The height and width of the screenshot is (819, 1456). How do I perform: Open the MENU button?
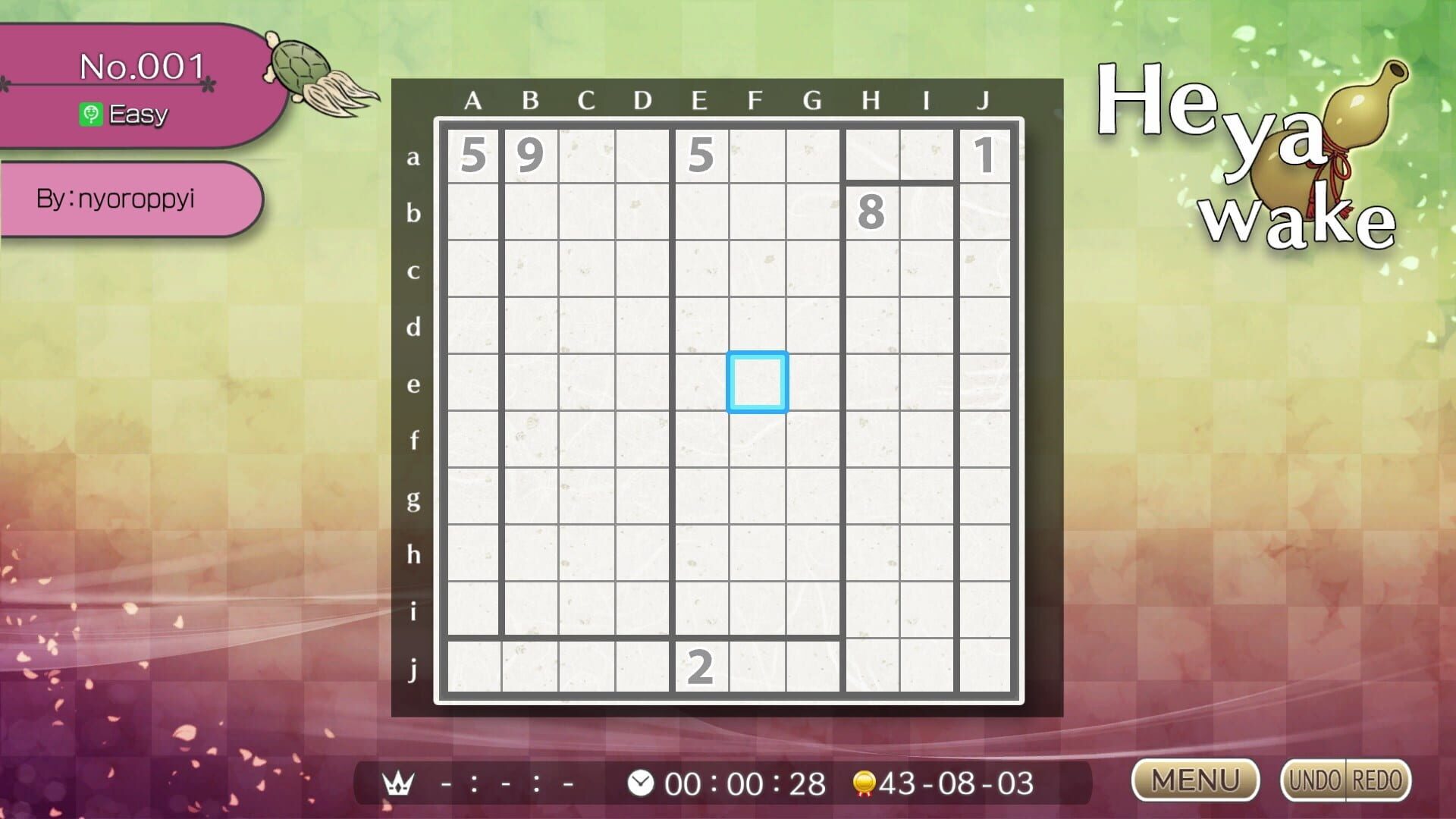1197,778
